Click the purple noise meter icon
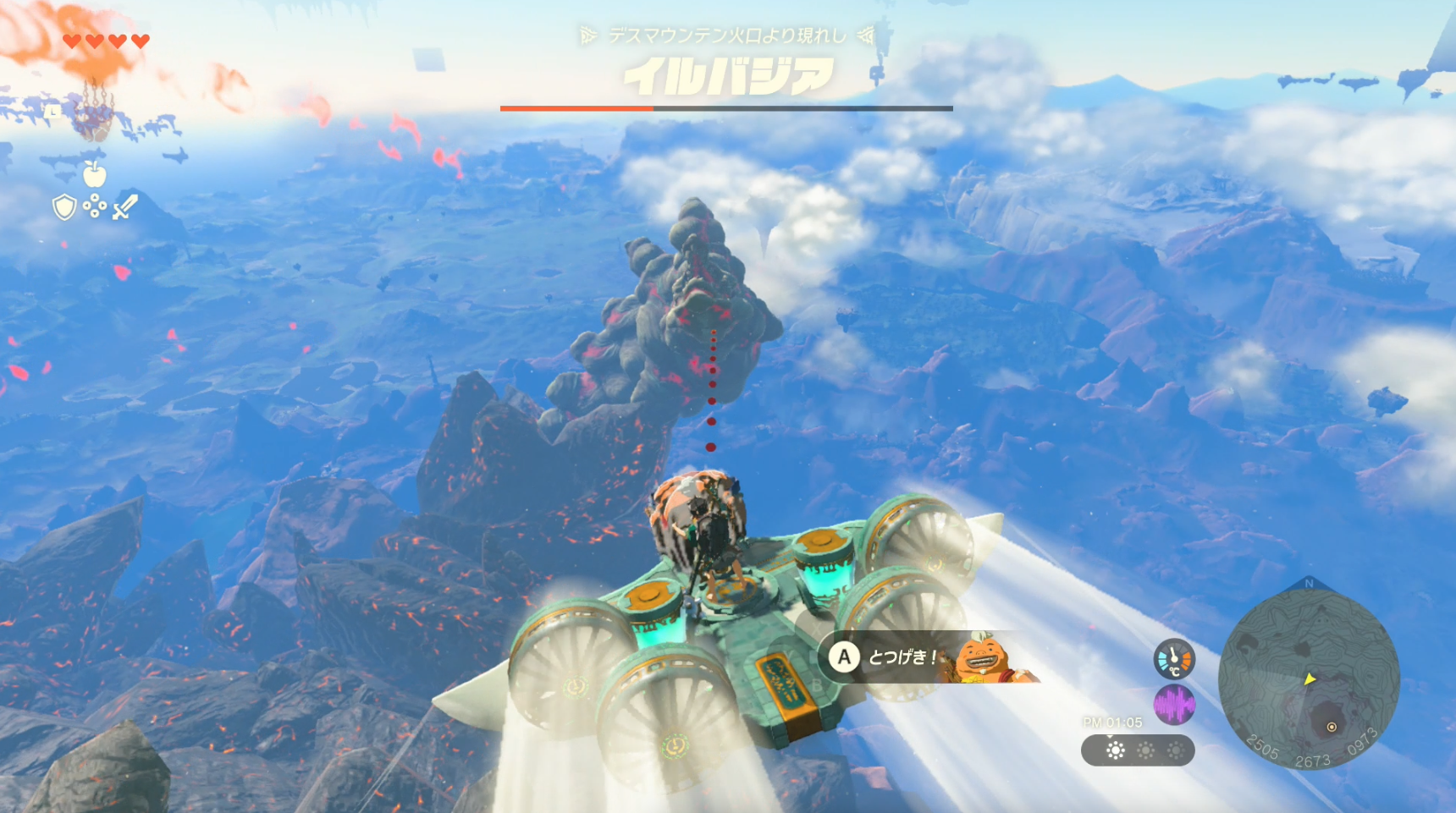This screenshot has width=1456, height=813. pos(1175,706)
